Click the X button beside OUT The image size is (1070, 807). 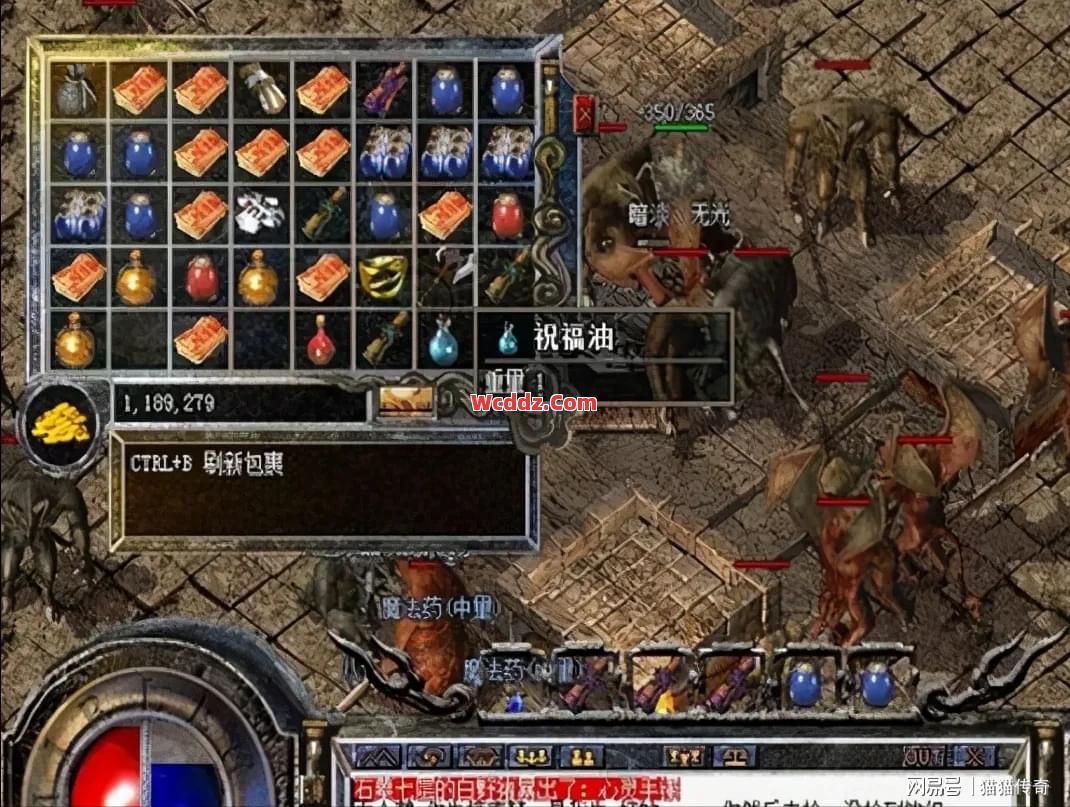(x=974, y=756)
